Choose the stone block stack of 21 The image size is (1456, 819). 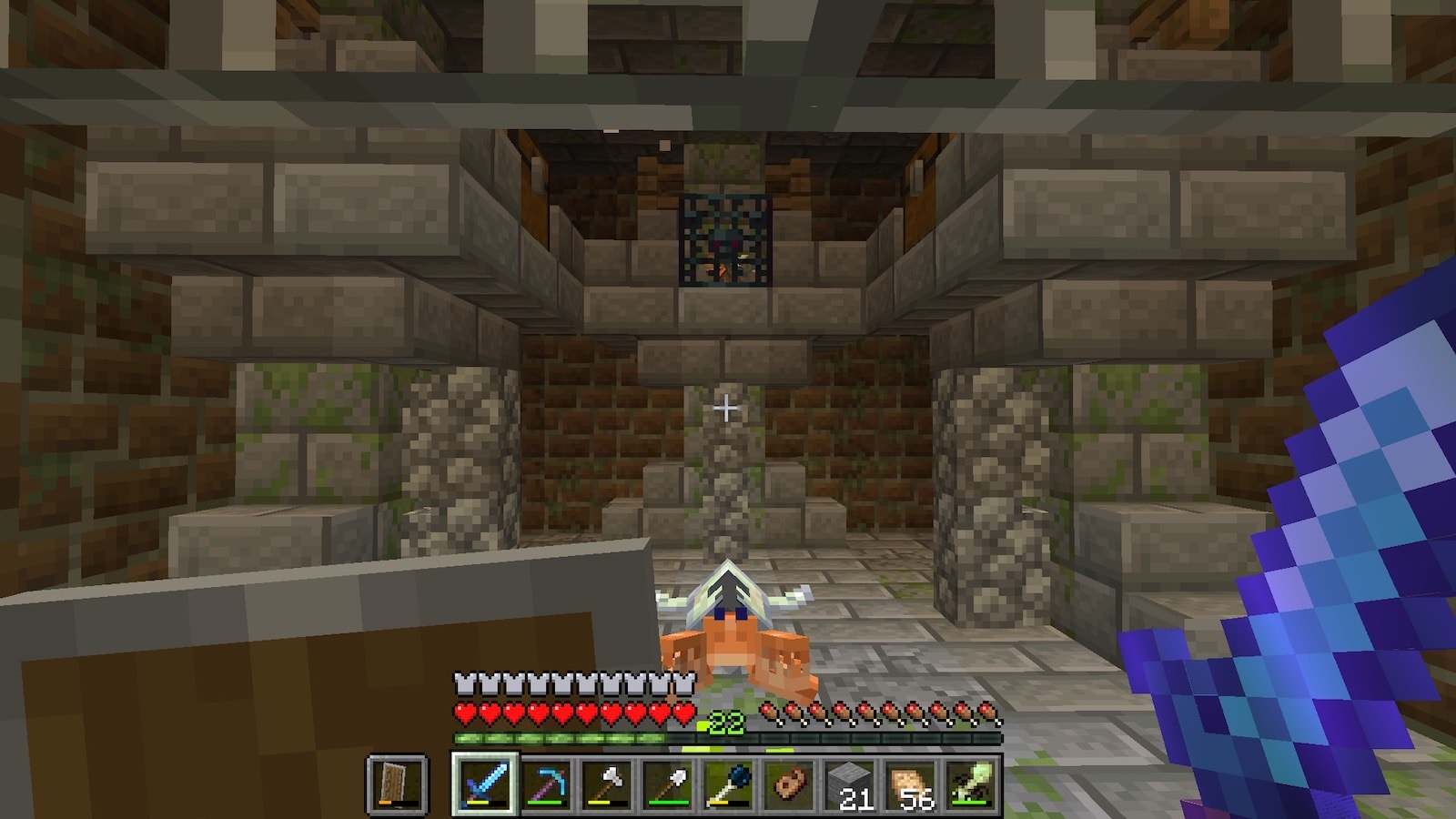(850, 784)
